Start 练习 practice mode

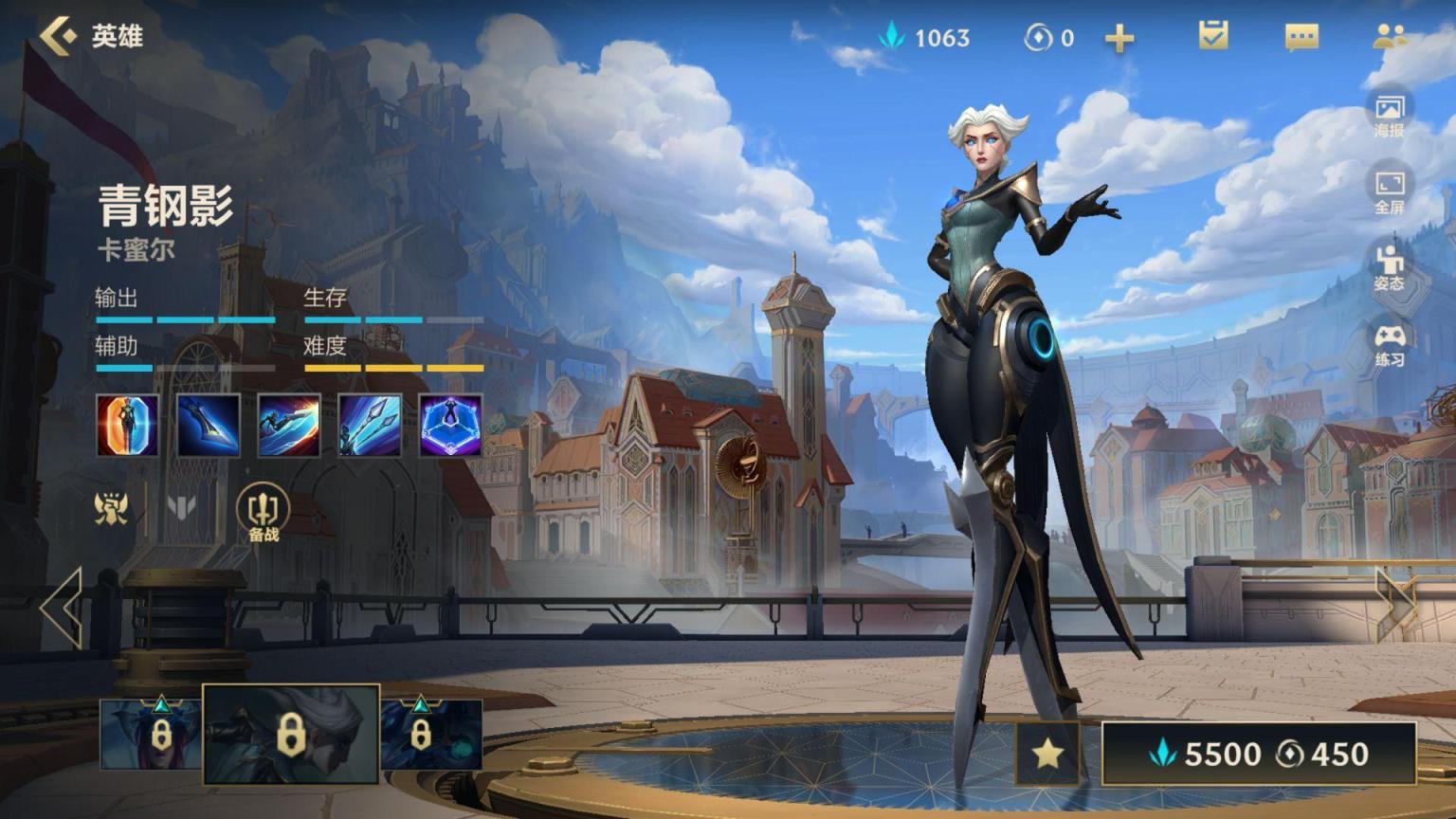click(x=1390, y=344)
